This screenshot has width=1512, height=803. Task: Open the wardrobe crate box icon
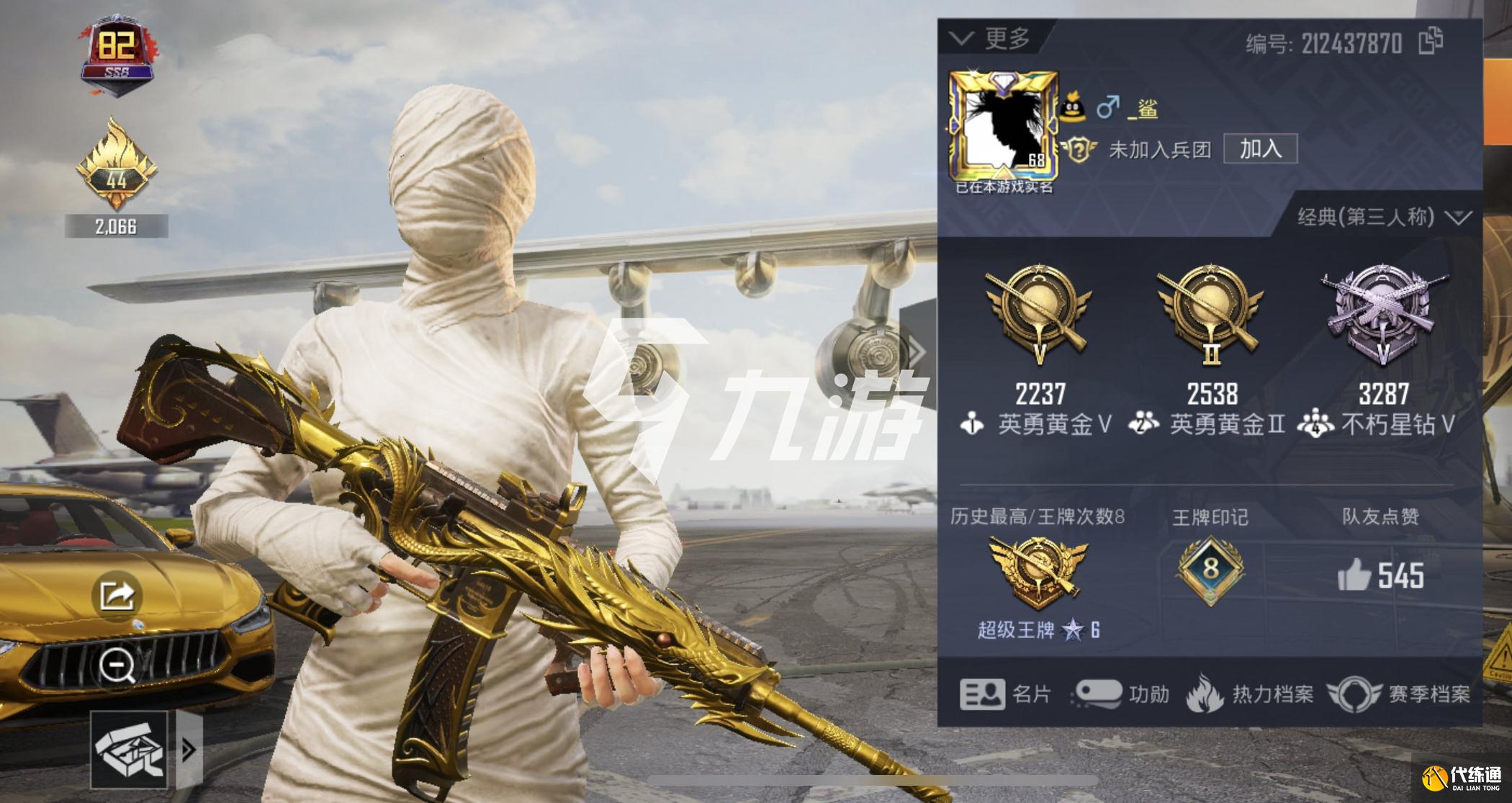coord(129,750)
